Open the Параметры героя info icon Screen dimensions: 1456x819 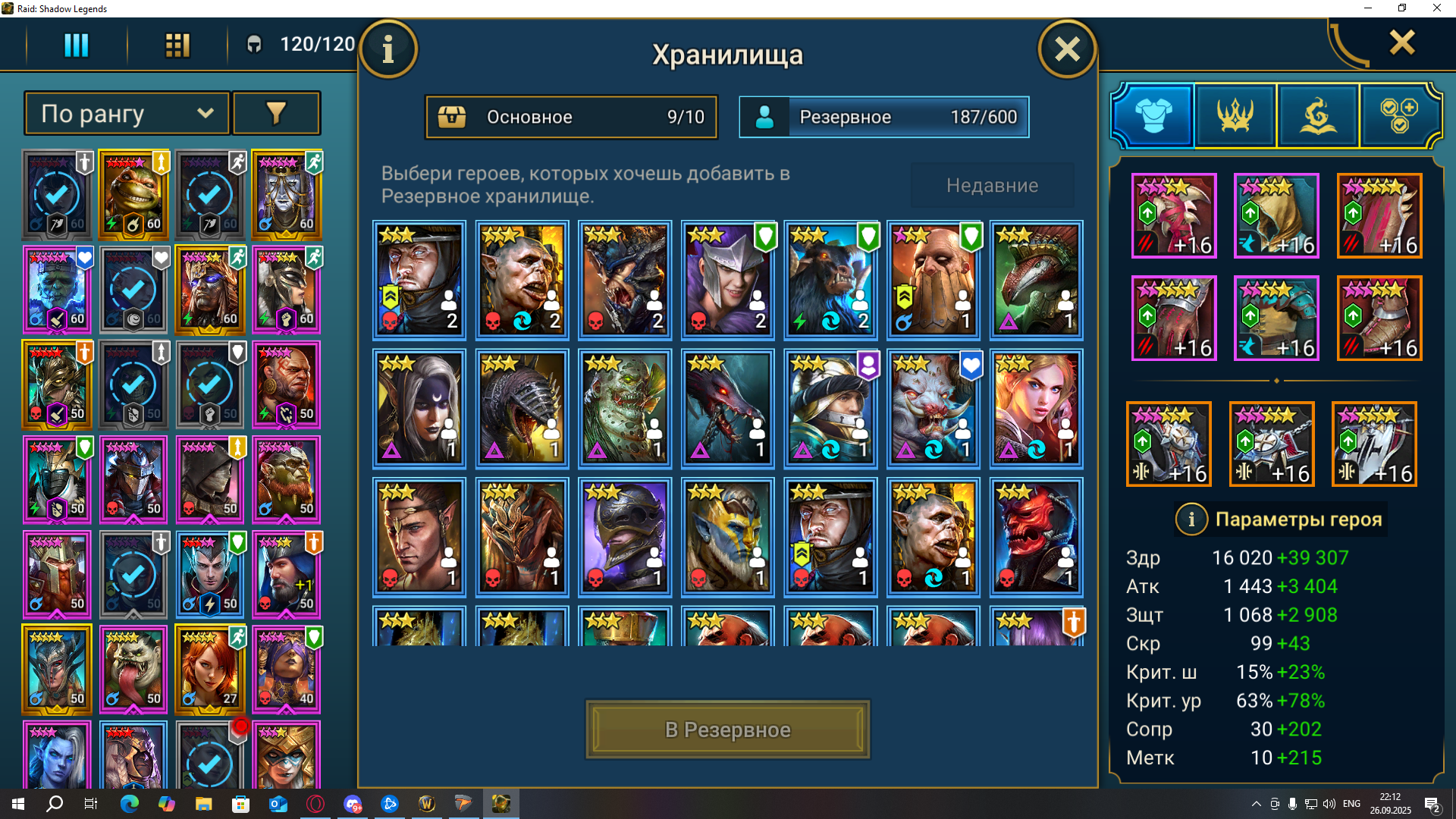pyautogui.click(x=1191, y=519)
